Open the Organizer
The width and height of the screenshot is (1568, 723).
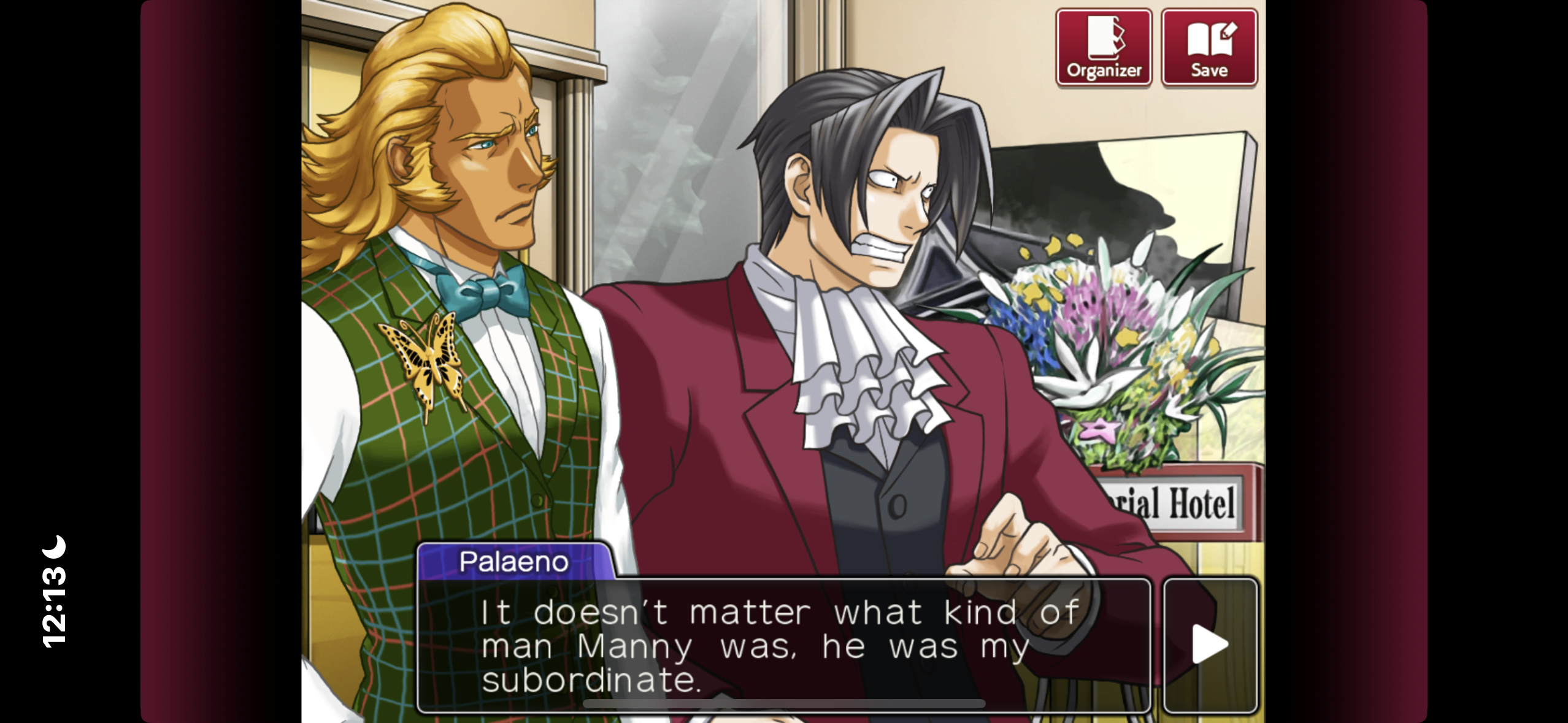pos(1103,48)
